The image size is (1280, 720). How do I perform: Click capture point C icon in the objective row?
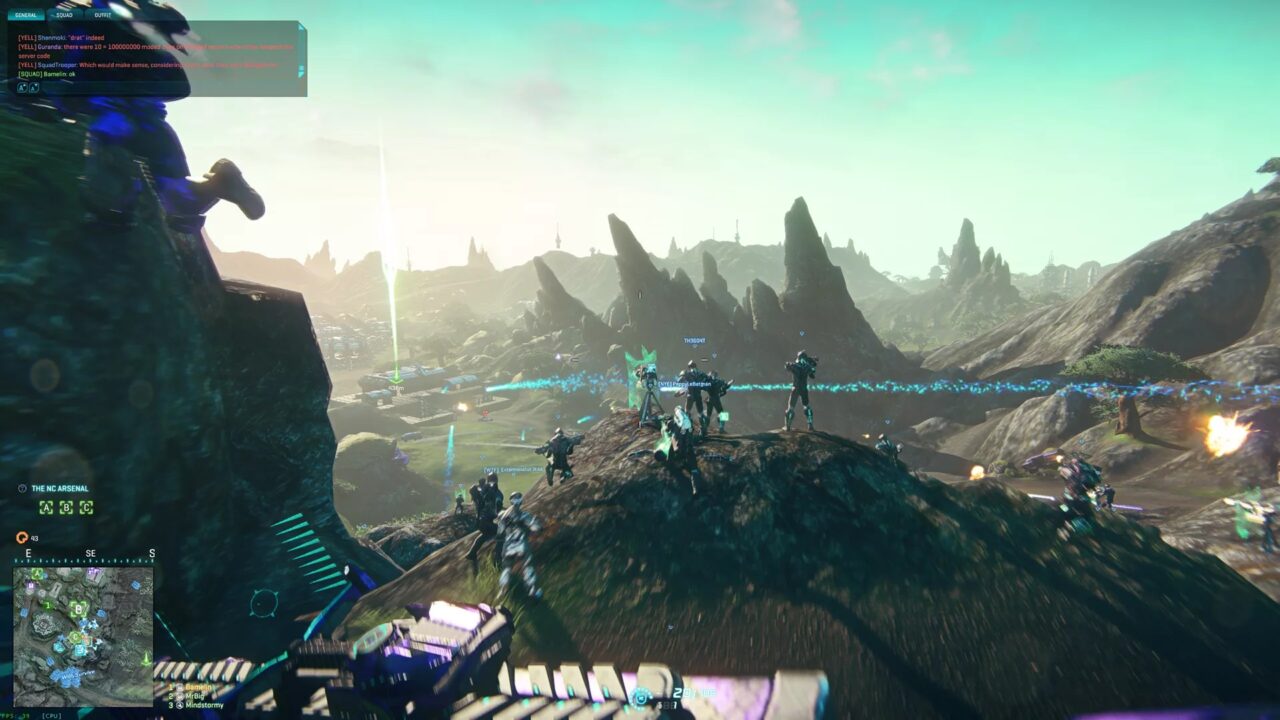[x=86, y=507]
